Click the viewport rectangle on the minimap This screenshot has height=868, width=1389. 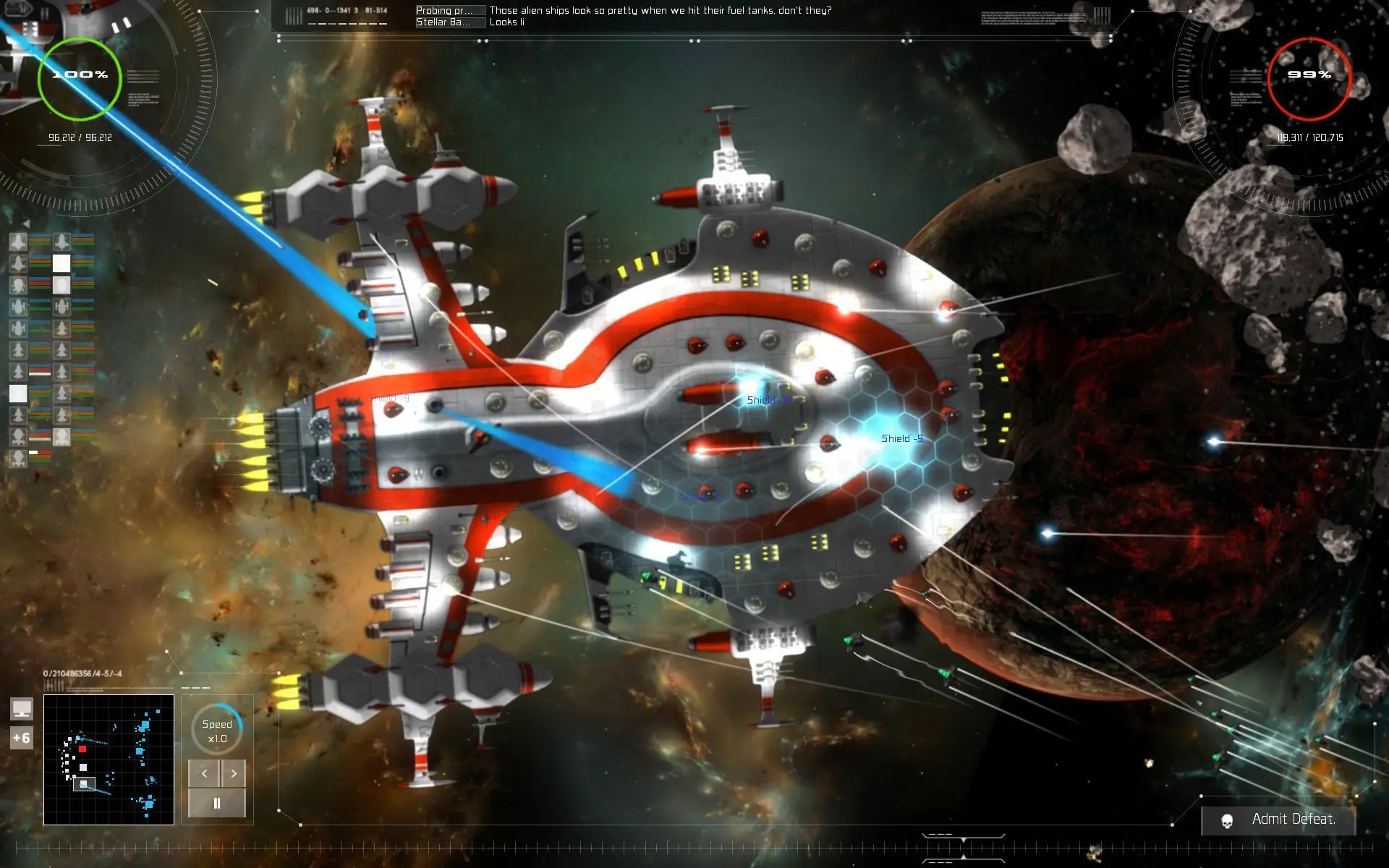tap(84, 784)
